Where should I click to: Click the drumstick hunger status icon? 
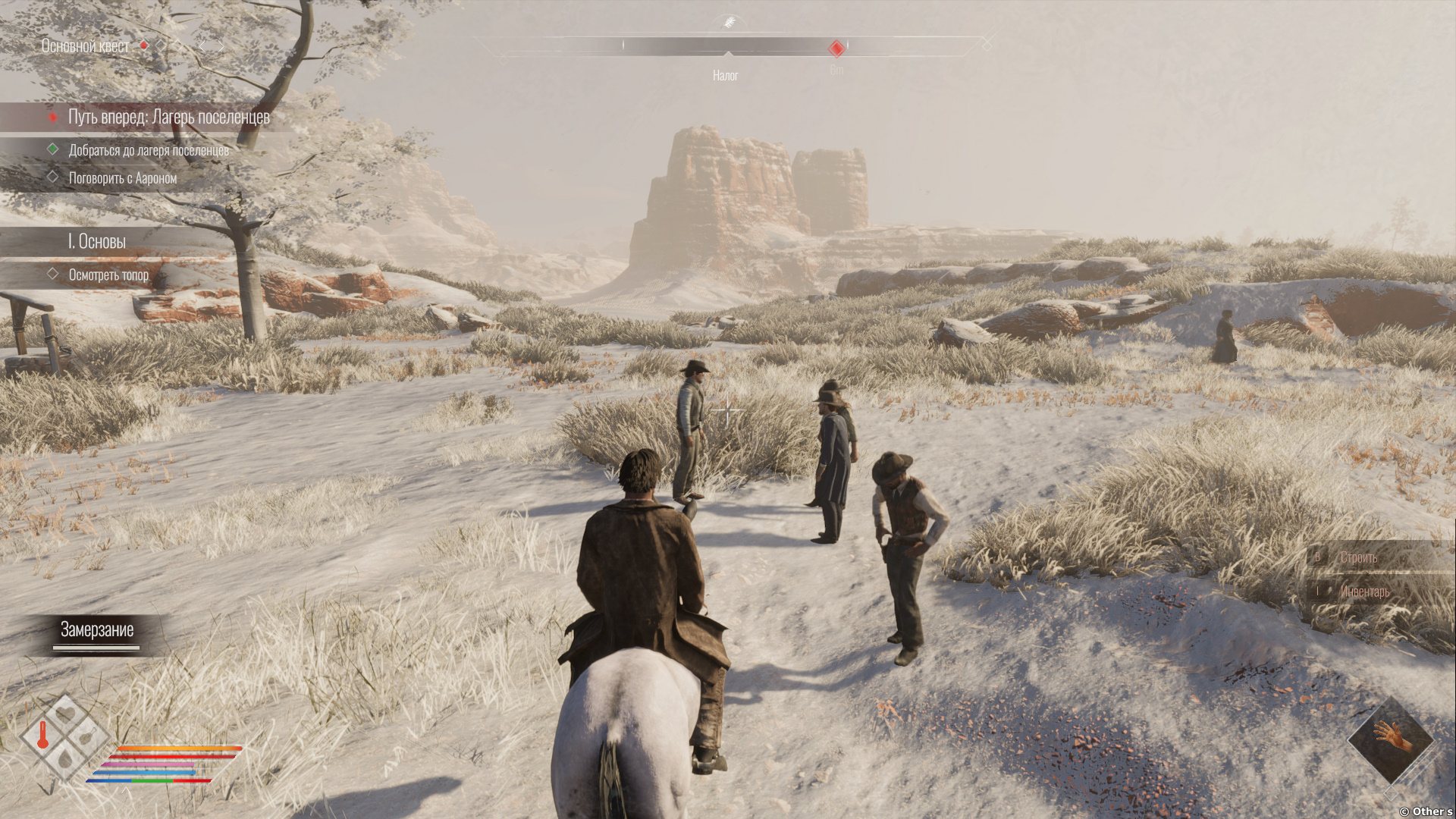[x=88, y=736]
